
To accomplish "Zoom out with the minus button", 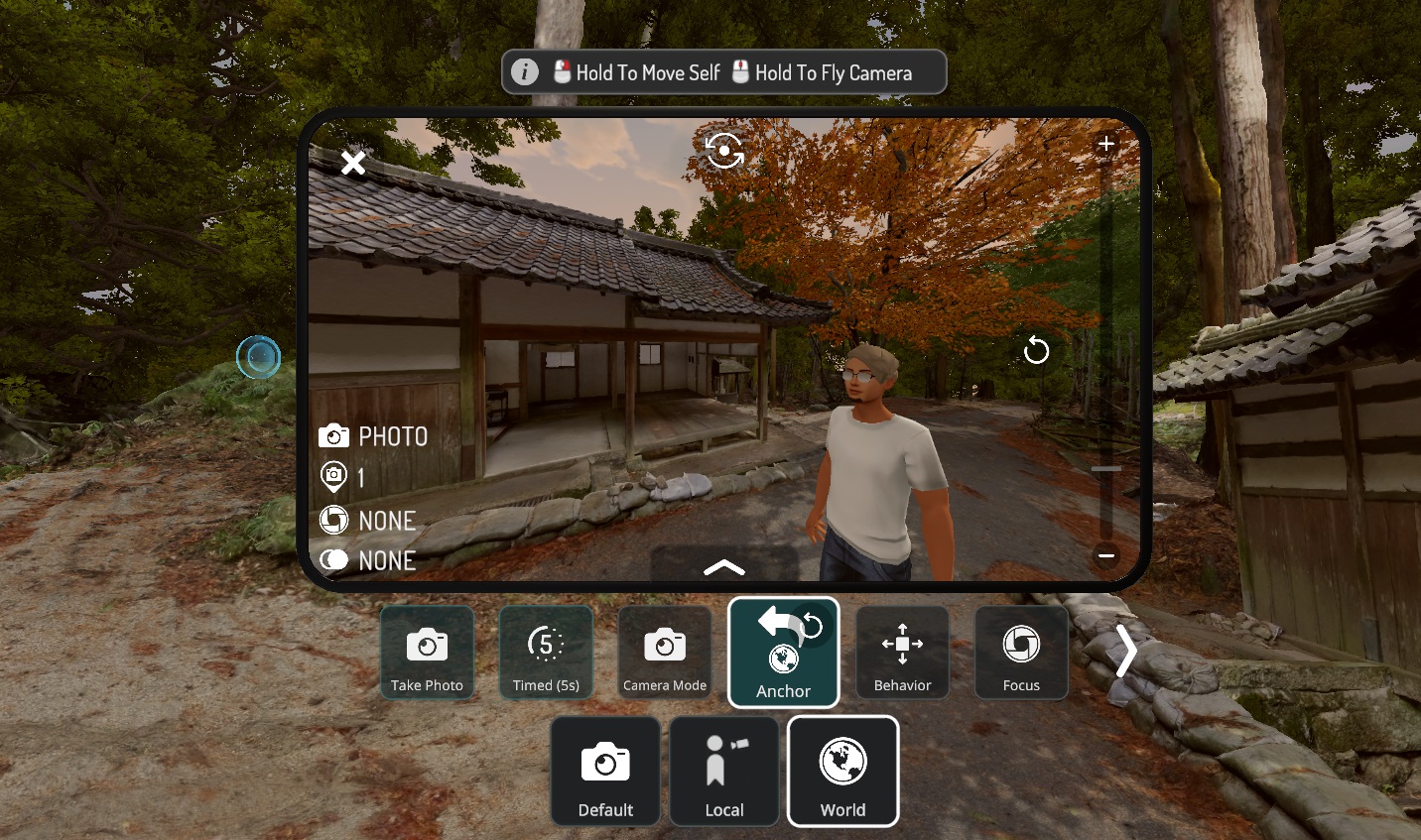I will (1106, 555).
